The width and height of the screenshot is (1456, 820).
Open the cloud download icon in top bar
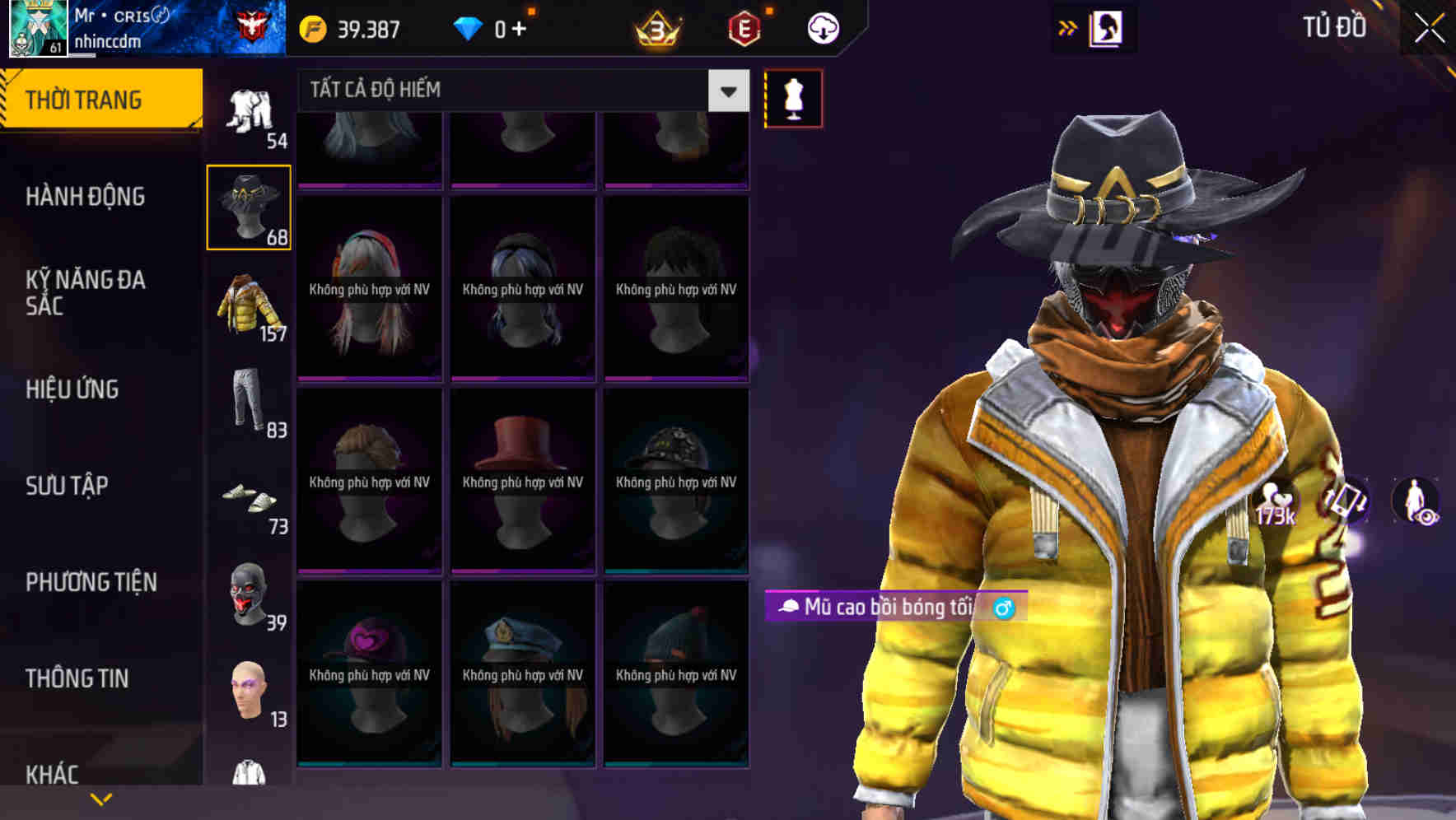point(821,27)
